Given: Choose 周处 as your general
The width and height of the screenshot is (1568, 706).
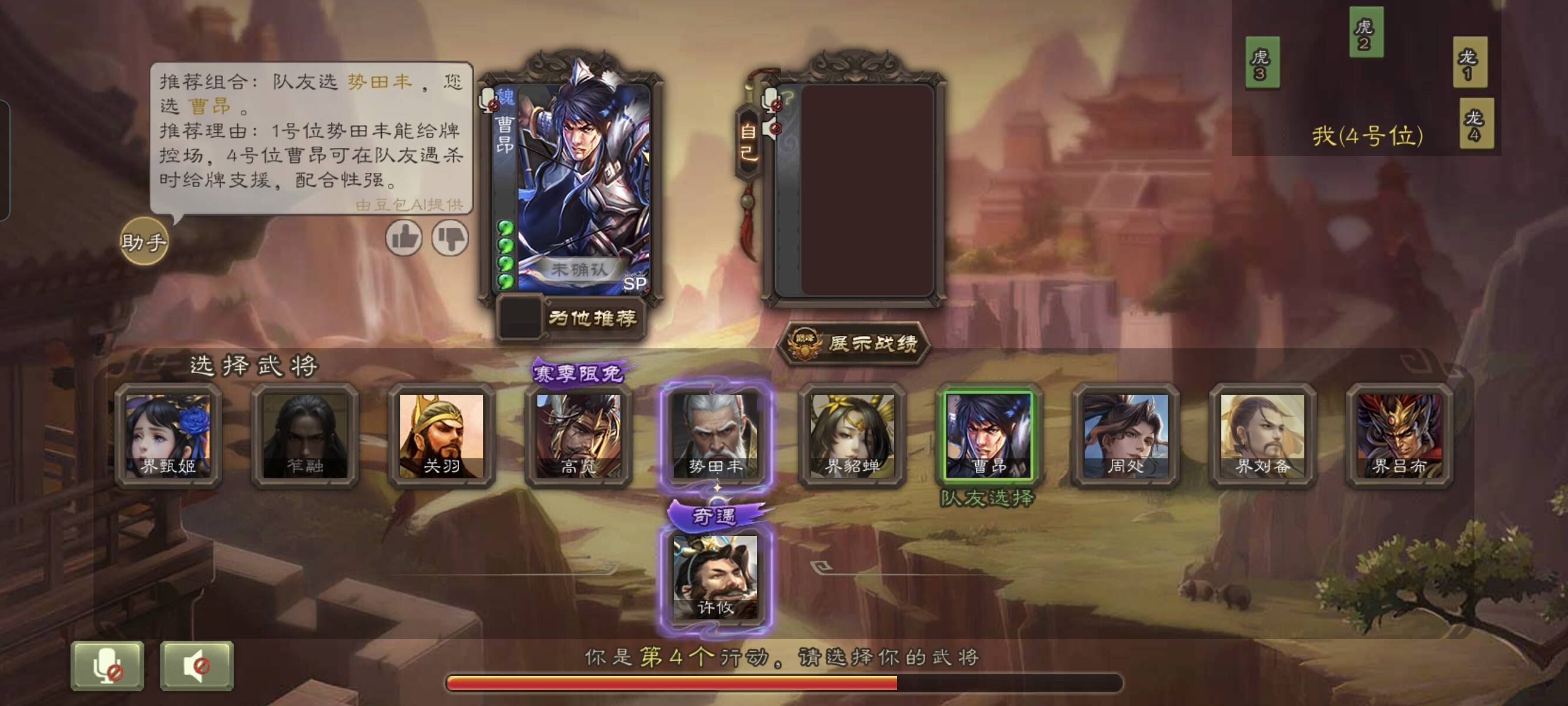Looking at the screenshot, I should (1125, 435).
